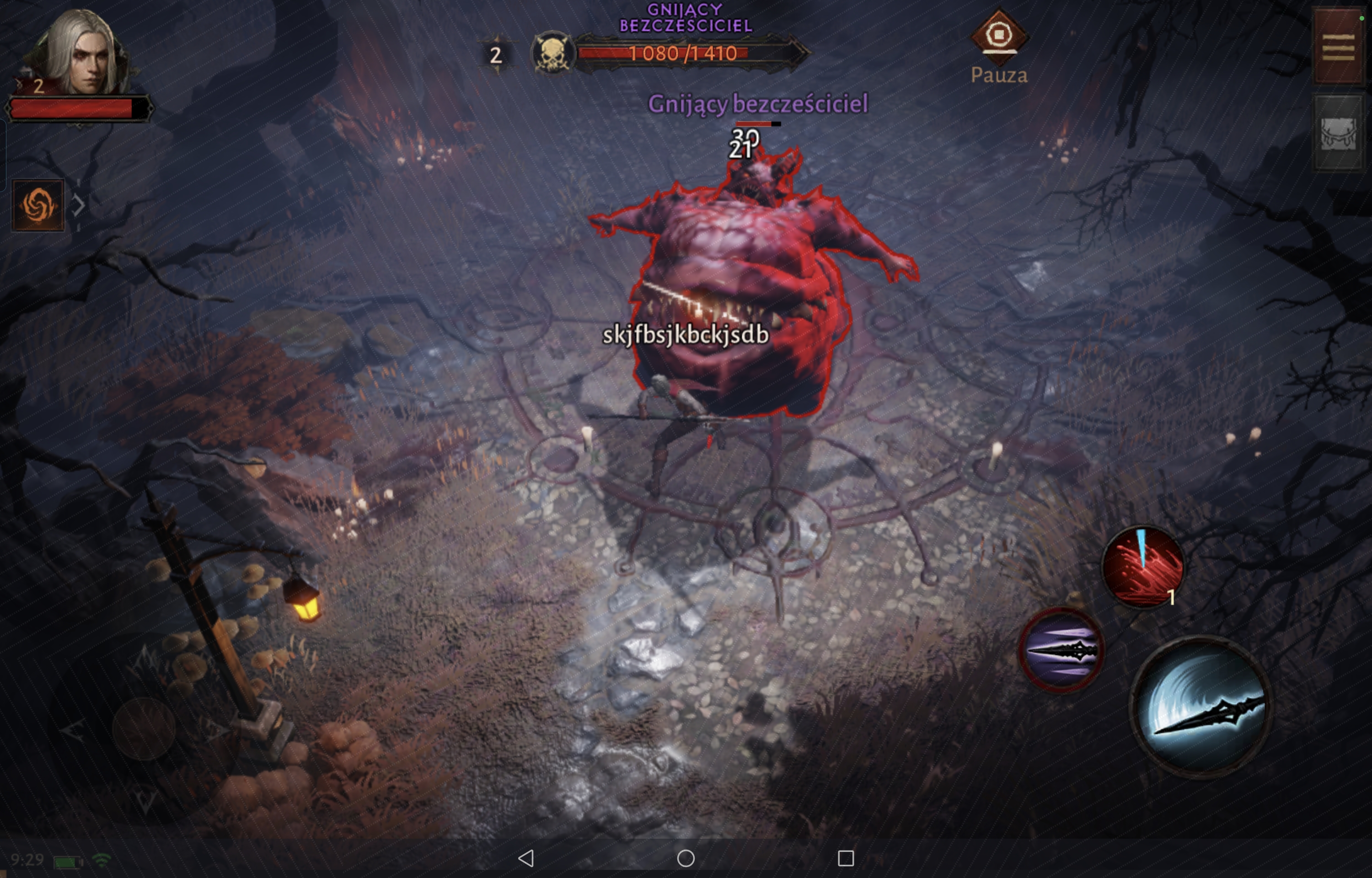Image resolution: width=1372 pixels, height=878 pixels.
Task: Activate the purple spear thrust skill
Action: (x=1061, y=650)
